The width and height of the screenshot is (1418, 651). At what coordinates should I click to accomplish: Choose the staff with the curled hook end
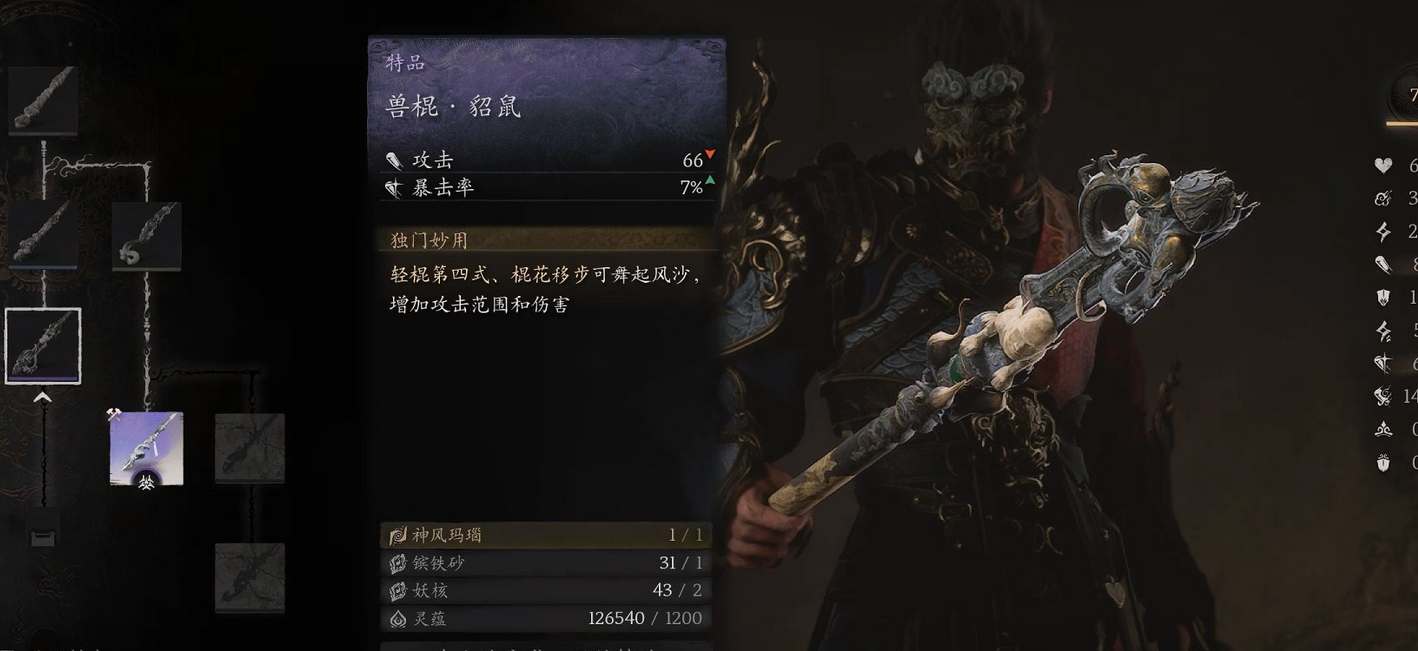pyautogui.click(x=146, y=236)
